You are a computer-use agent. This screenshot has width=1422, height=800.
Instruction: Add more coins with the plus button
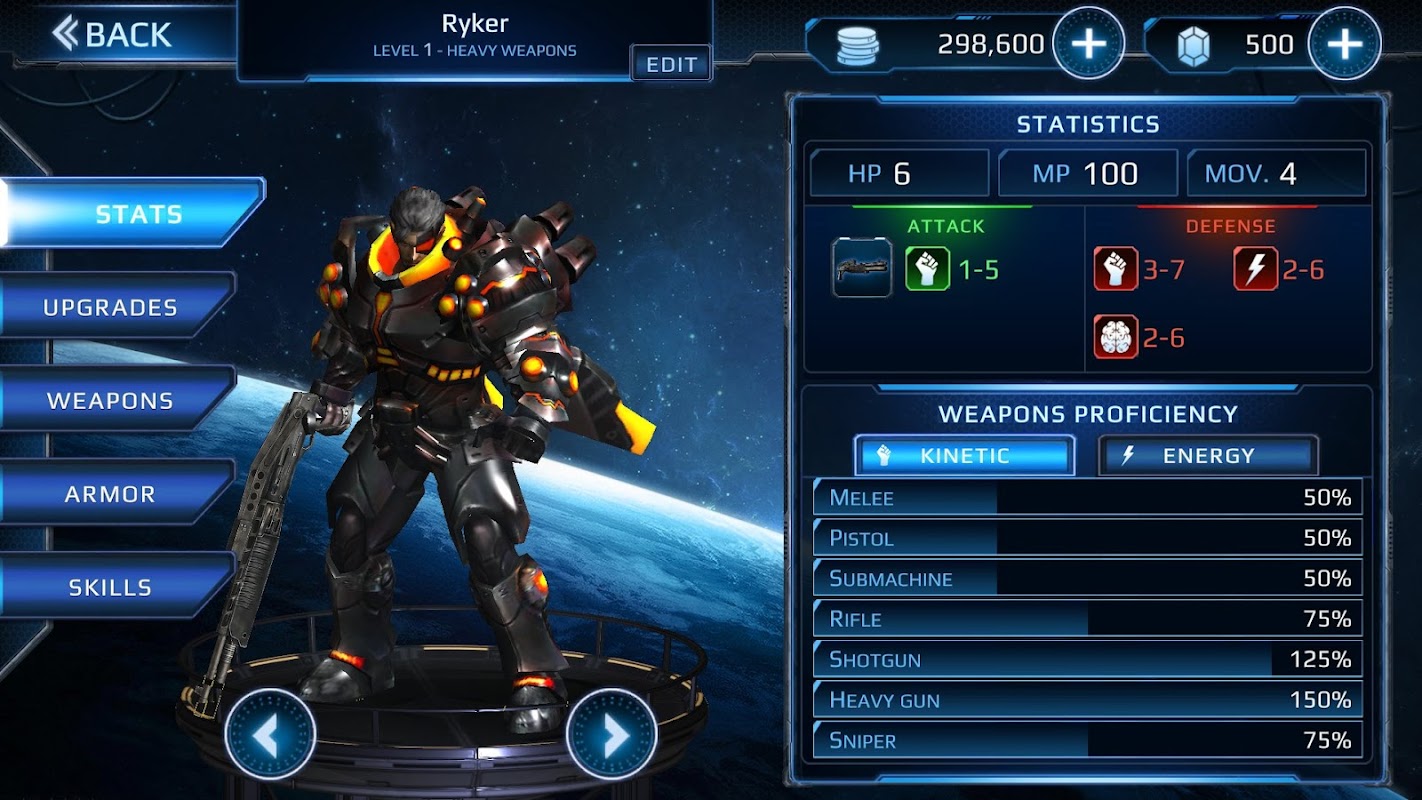pos(1088,43)
